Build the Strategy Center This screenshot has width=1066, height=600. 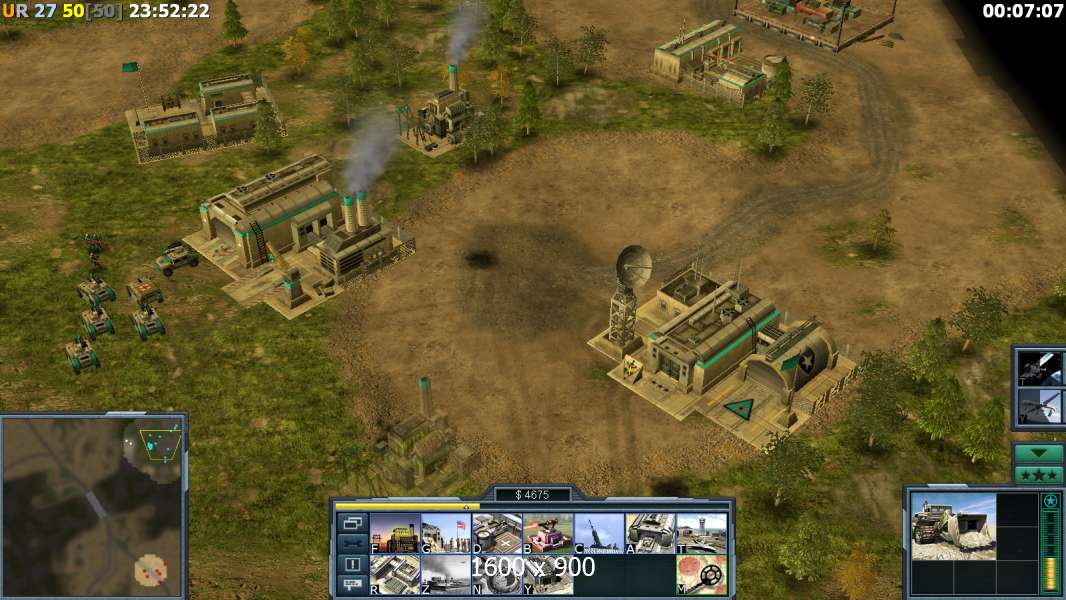(394, 574)
